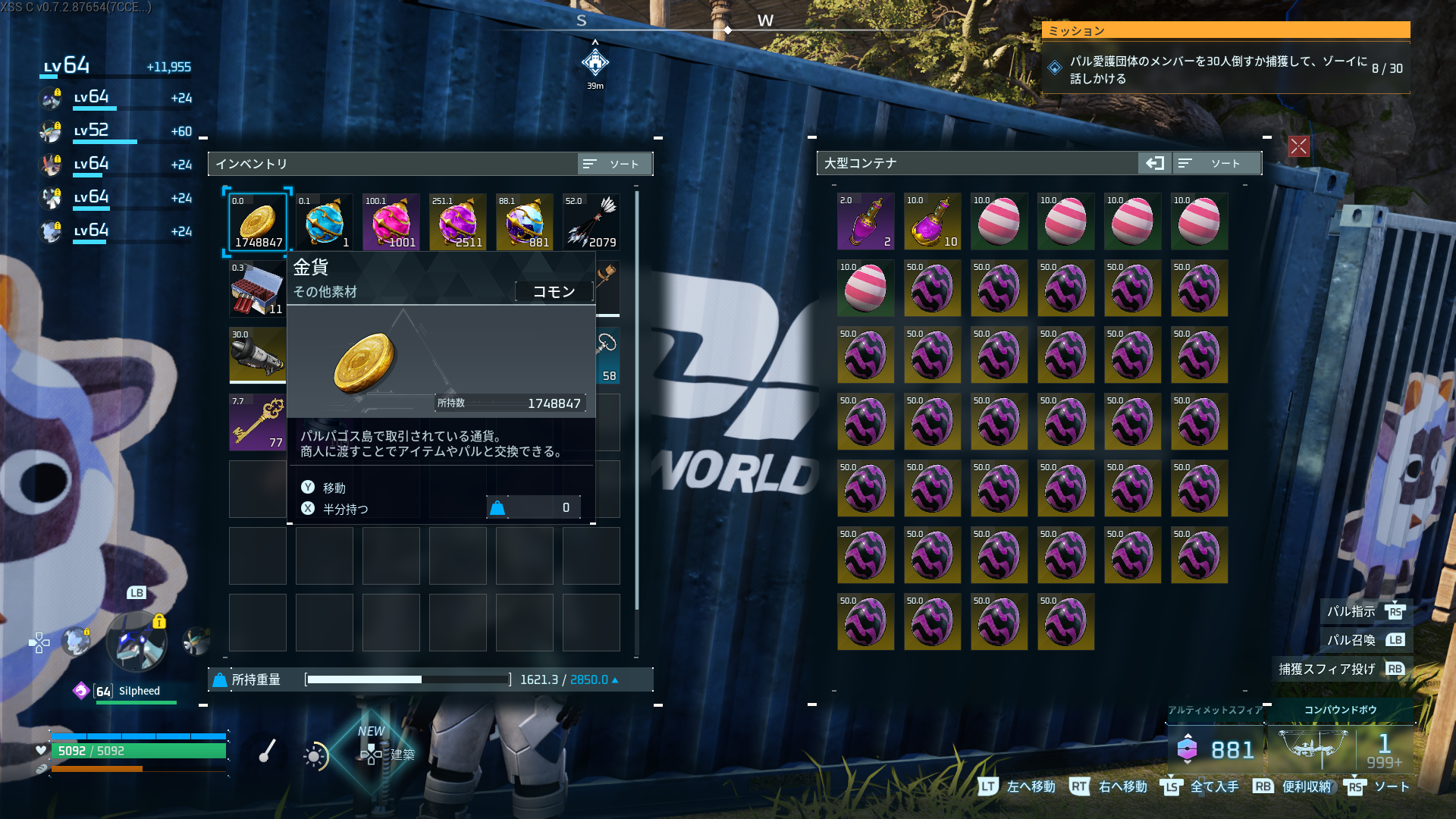Select the purple sphere stack of 2511
Screen dimensions: 1456x819
click(458, 221)
